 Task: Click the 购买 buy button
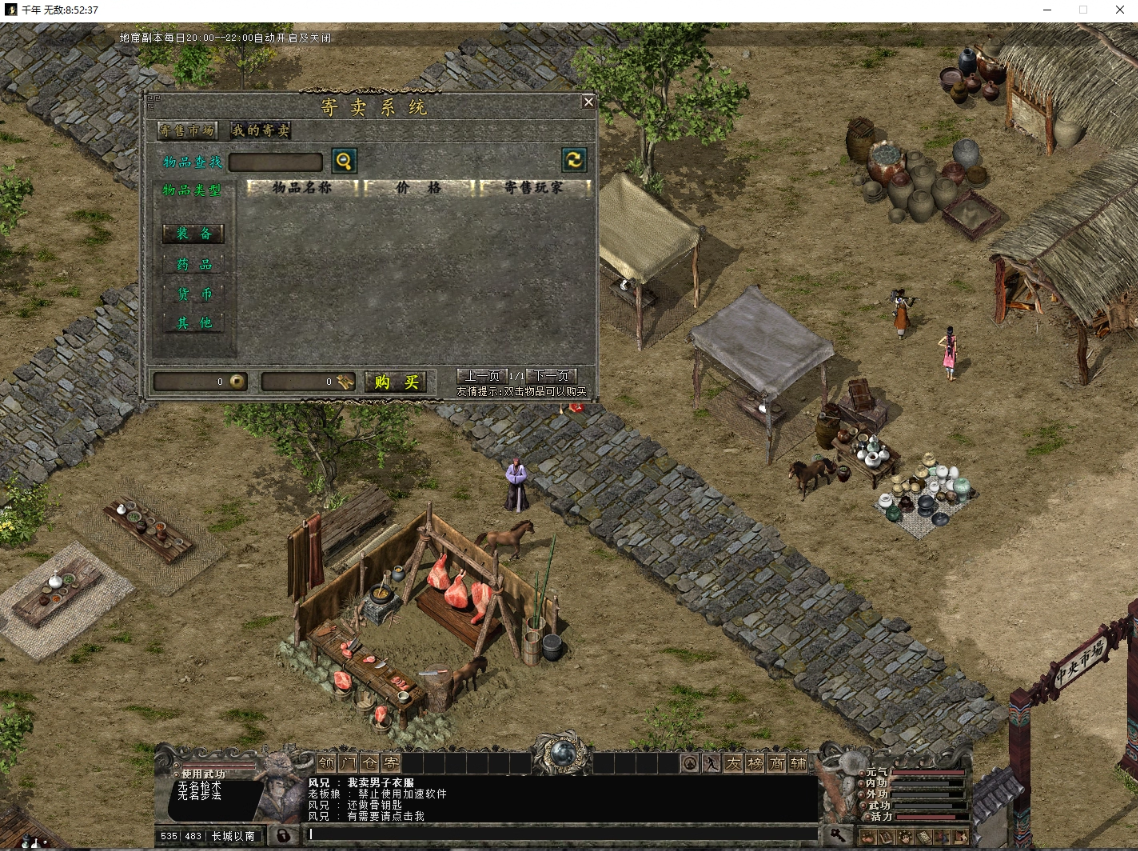tap(396, 382)
